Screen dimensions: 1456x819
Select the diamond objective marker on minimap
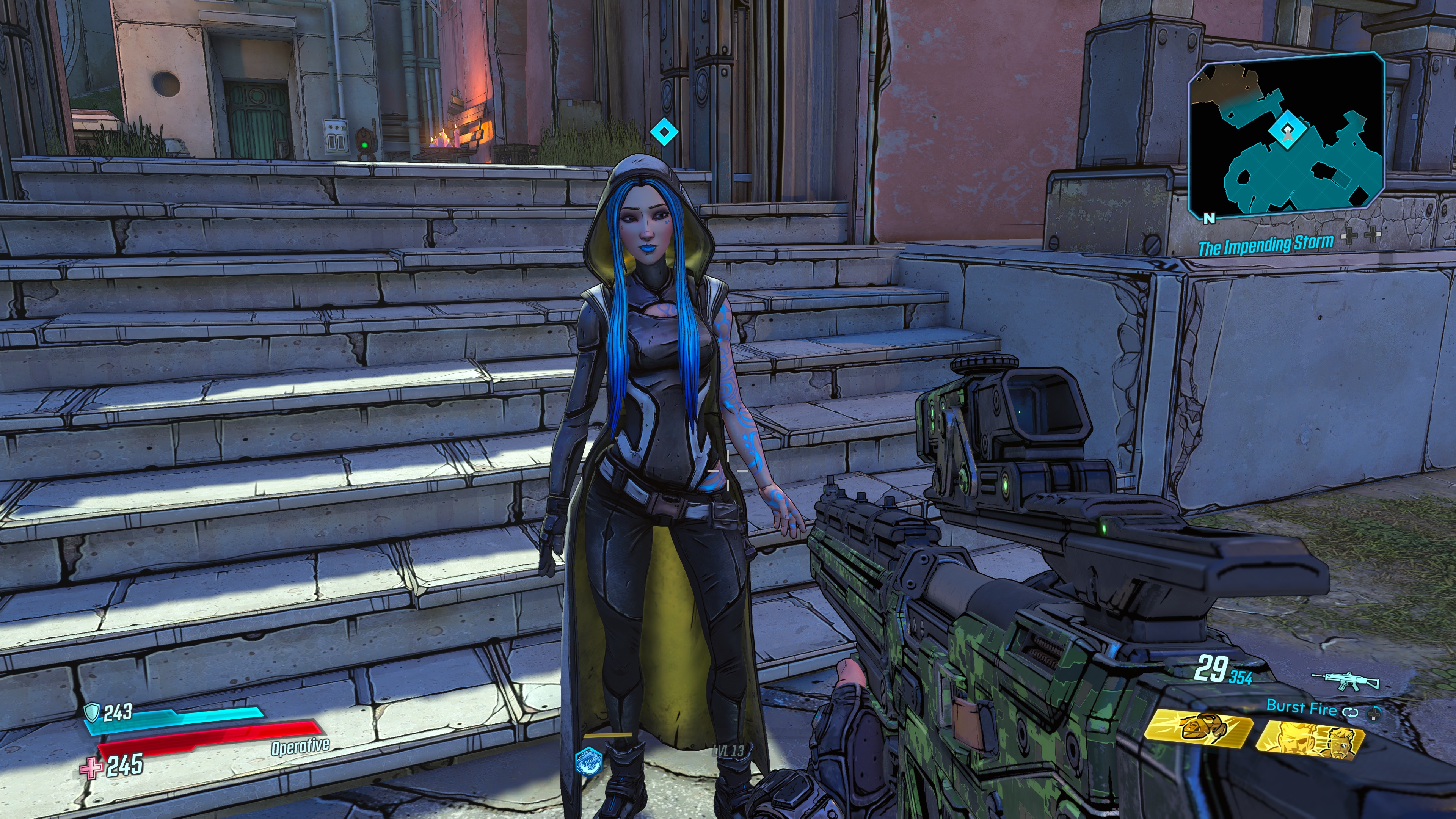coord(1287,130)
